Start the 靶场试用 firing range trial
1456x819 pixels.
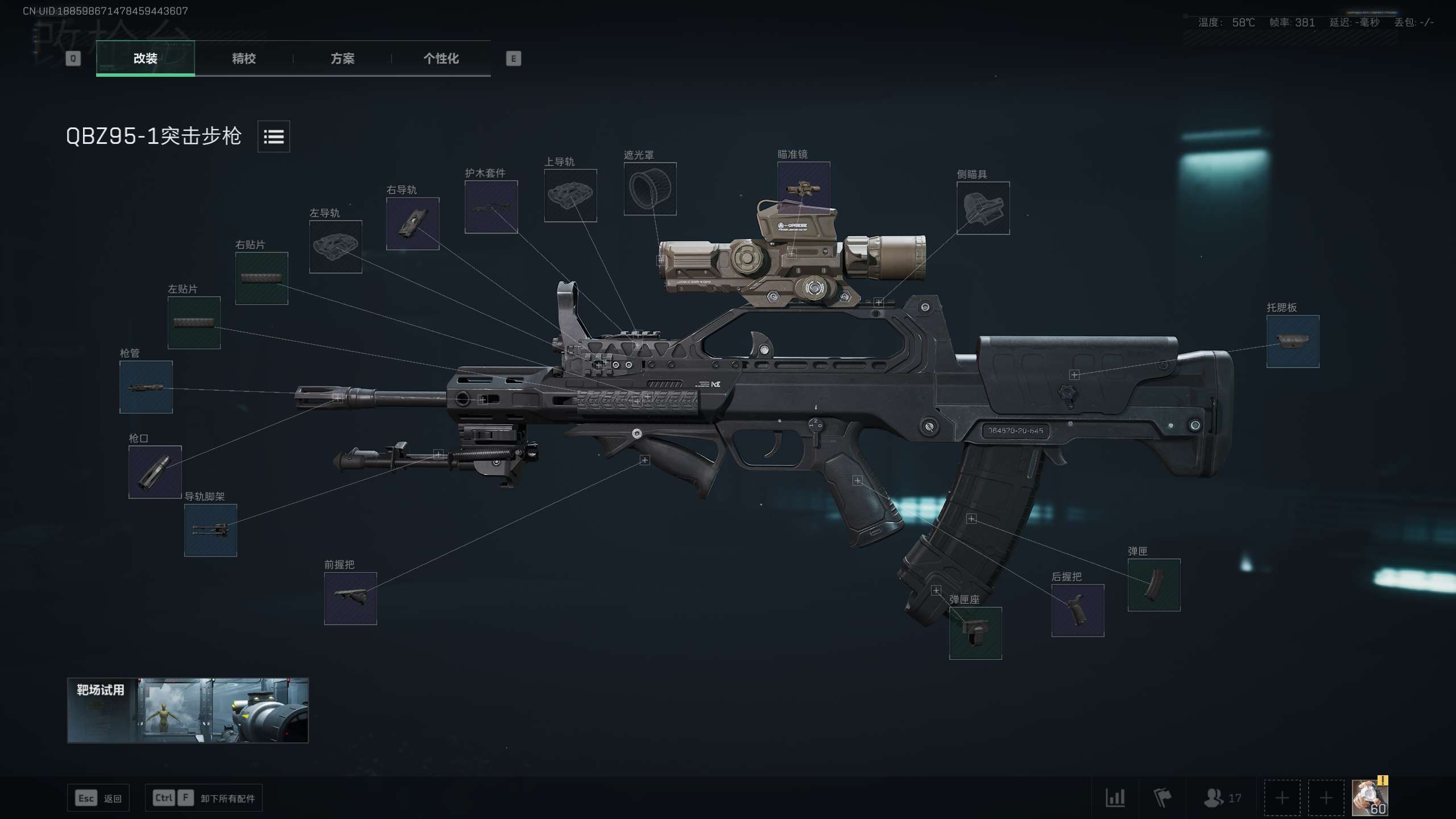tap(188, 710)
